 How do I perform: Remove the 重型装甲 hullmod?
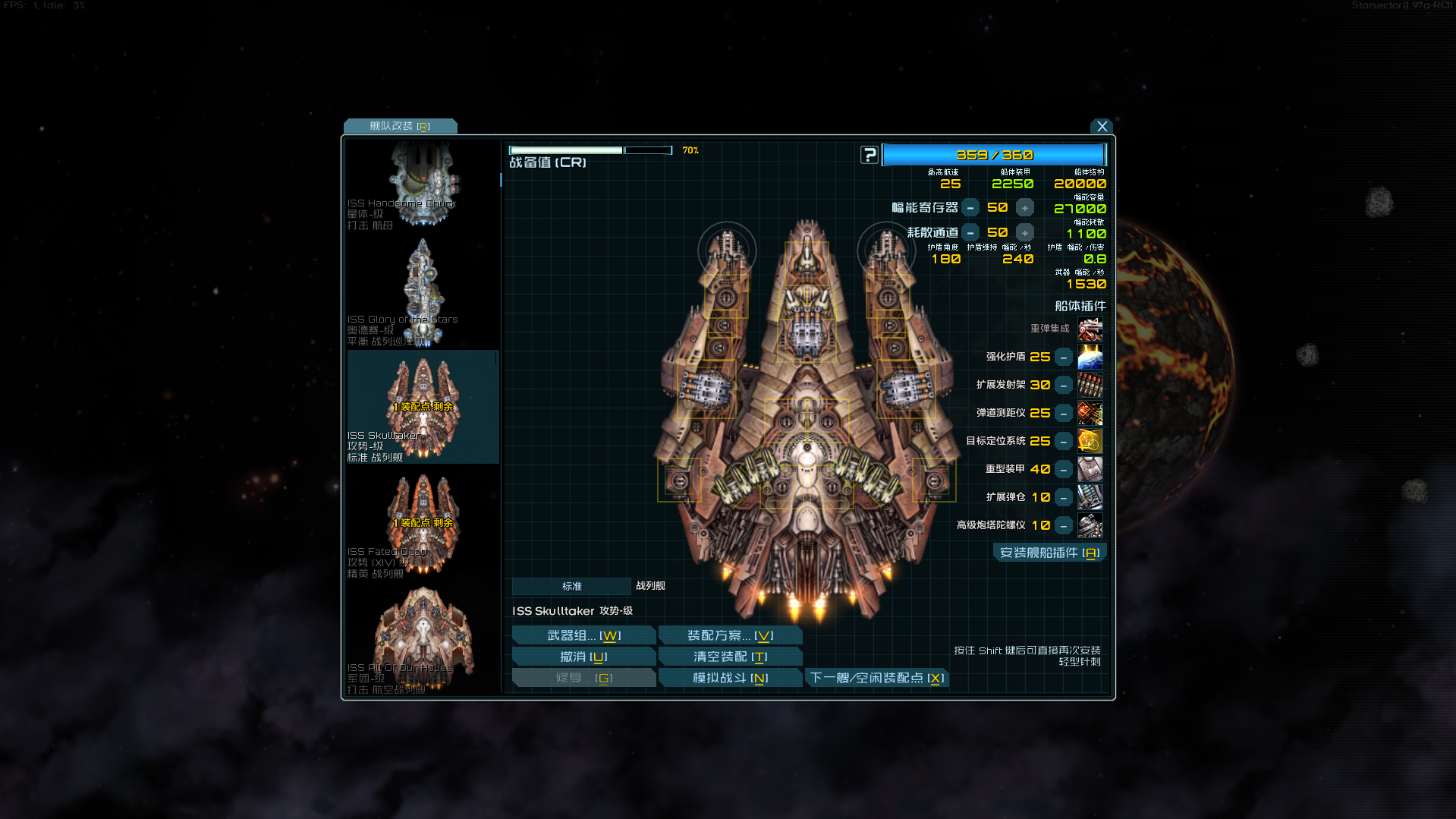tap(1064, 470)
